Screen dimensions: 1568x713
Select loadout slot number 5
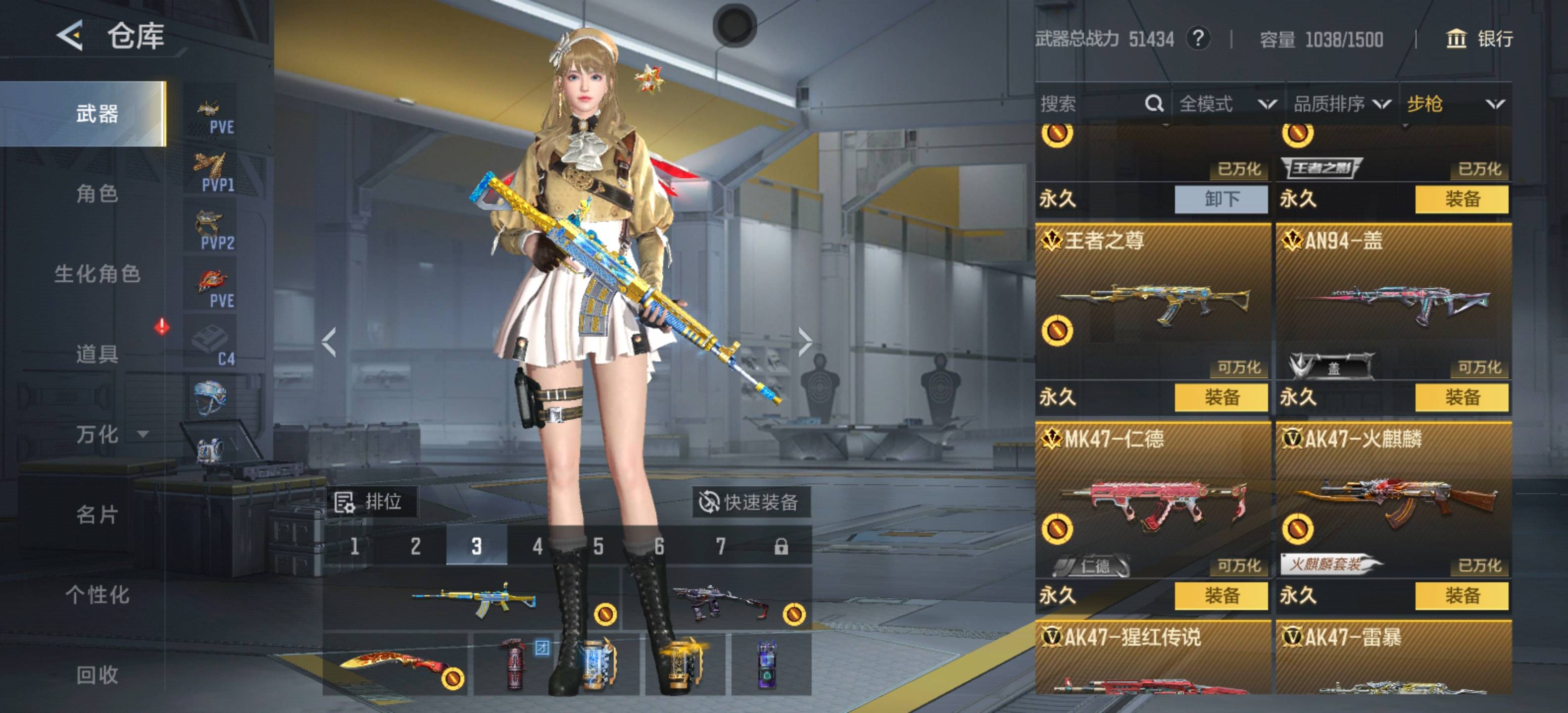(x=598, y=546)
